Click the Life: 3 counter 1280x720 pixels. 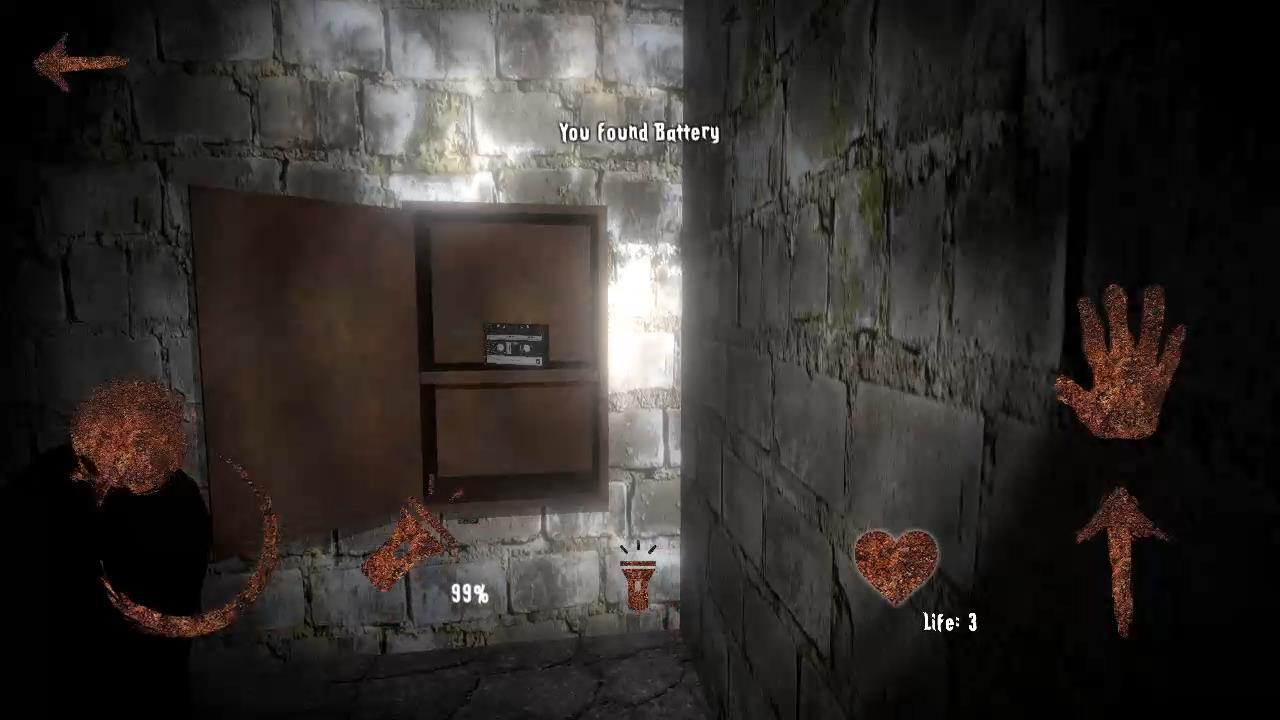tap(948, 623)
